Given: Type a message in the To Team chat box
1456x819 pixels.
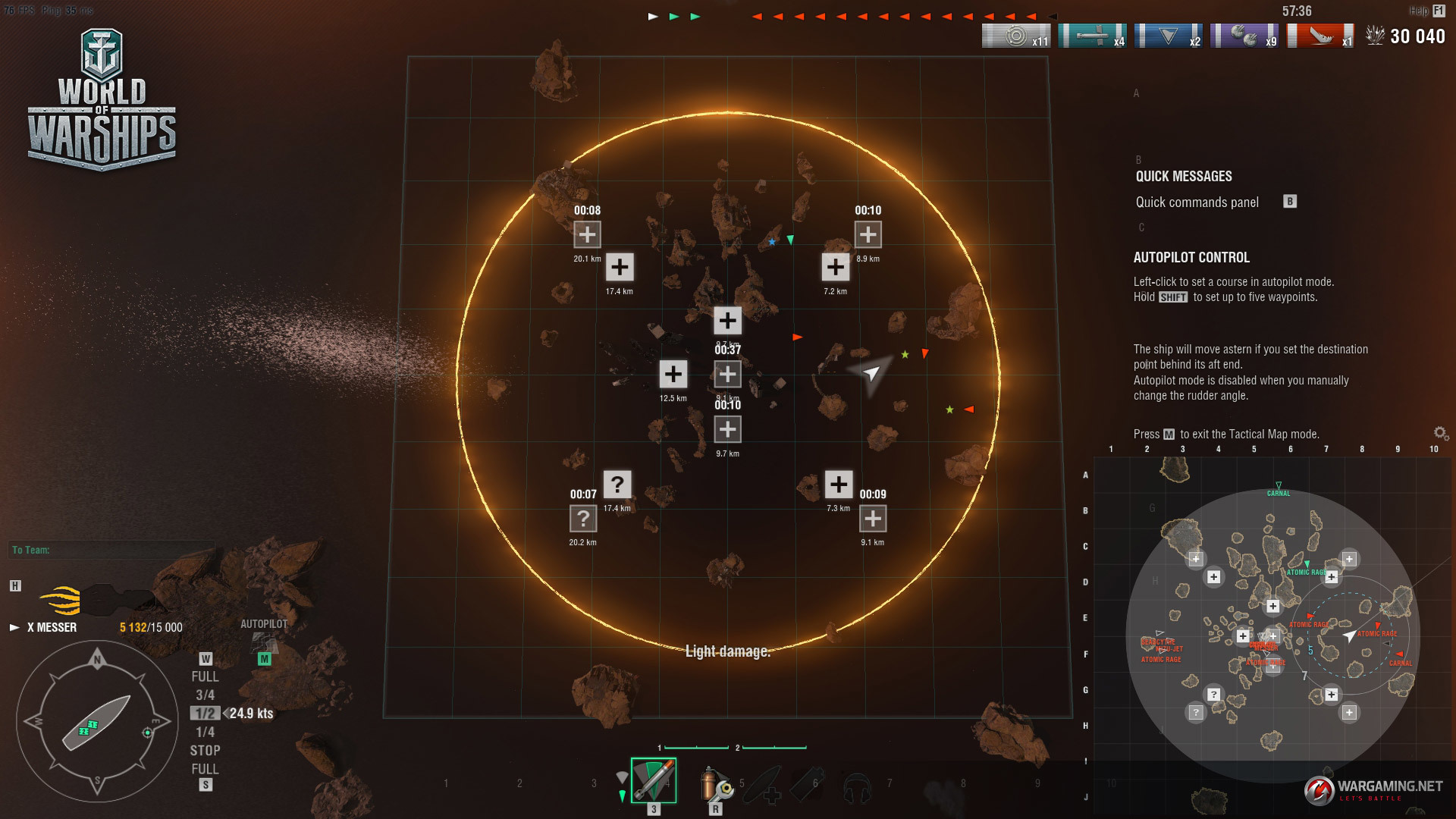Looking at the screenshot, I should [110, 550].
